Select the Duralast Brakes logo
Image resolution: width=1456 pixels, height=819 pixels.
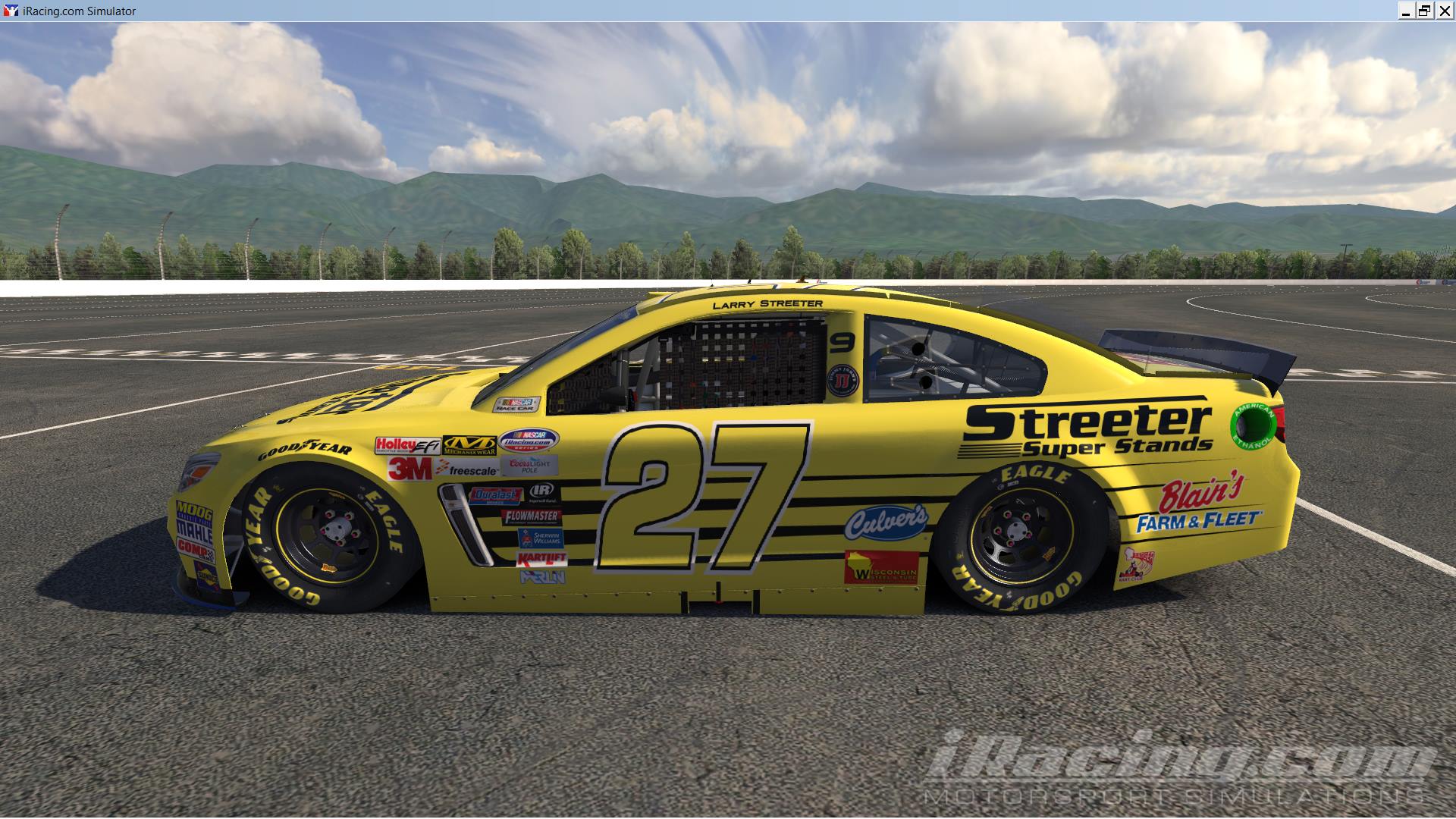pos(495,495)
